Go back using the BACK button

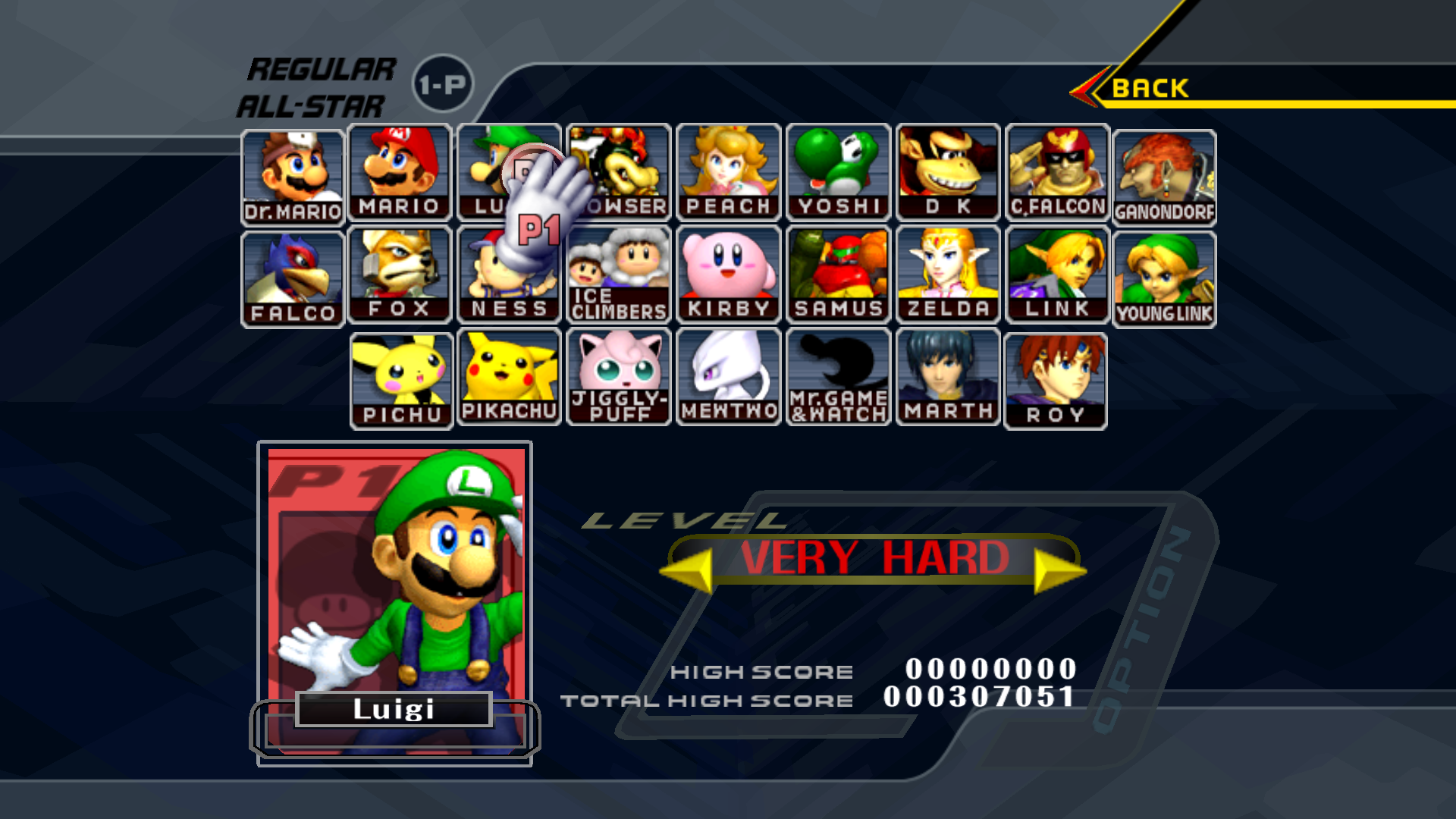[x=1149, y=89]
